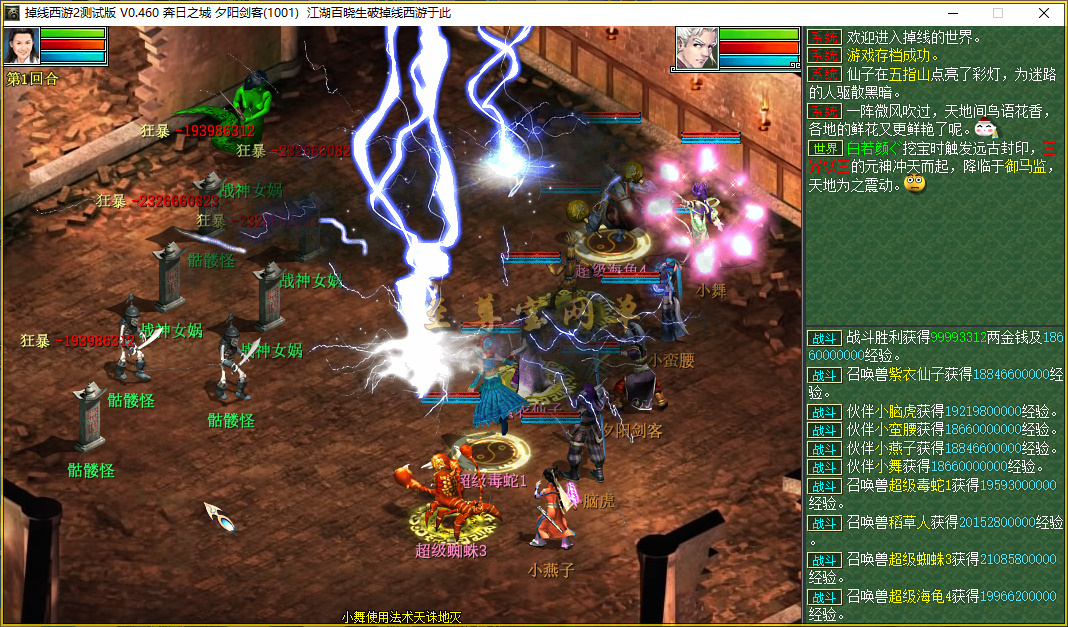
Task: Select the white-haired character portrait
Action: pyautogui.click(x=696, y=48)
